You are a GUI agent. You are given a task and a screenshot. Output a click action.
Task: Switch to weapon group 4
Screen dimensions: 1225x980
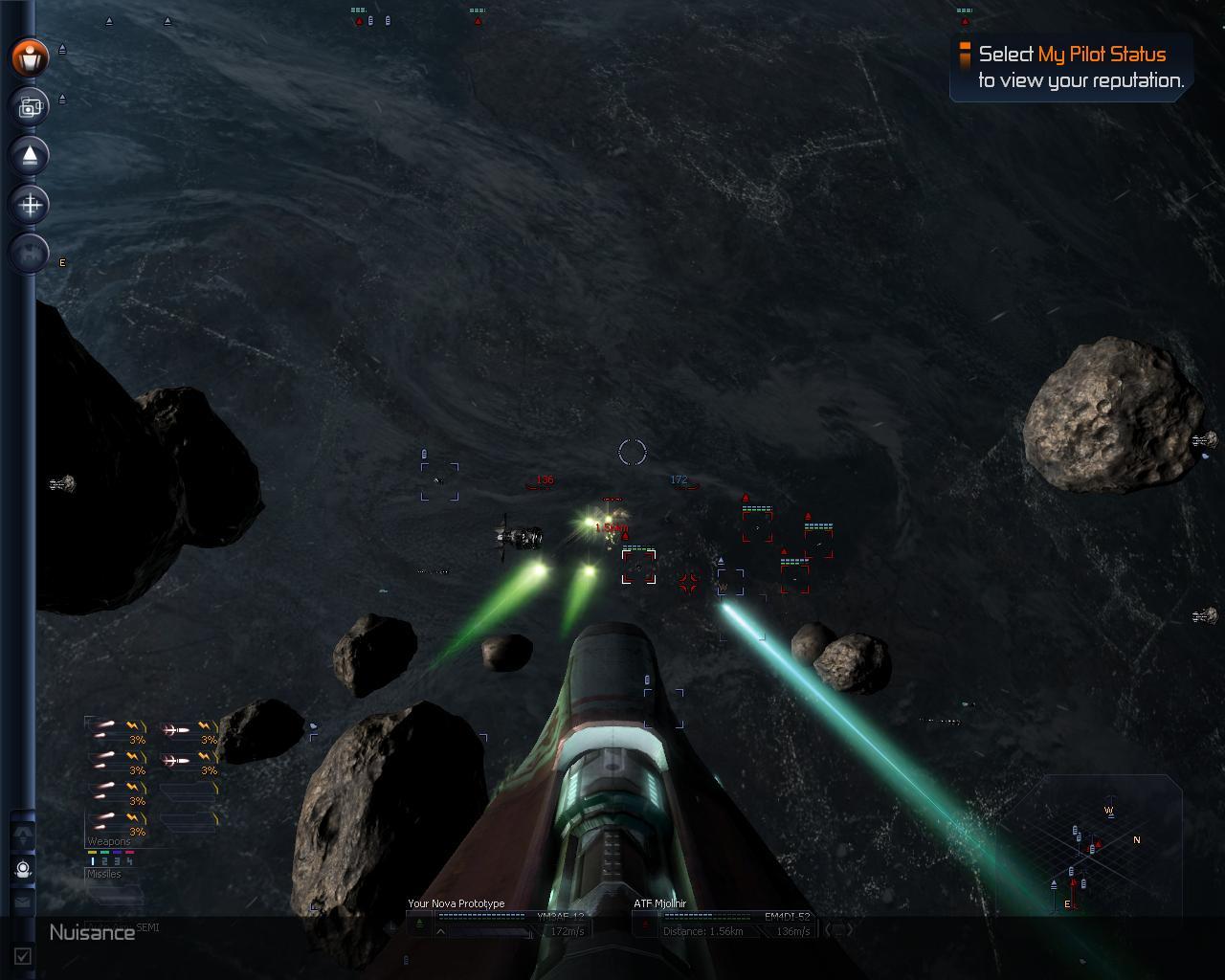pos(129,861)
